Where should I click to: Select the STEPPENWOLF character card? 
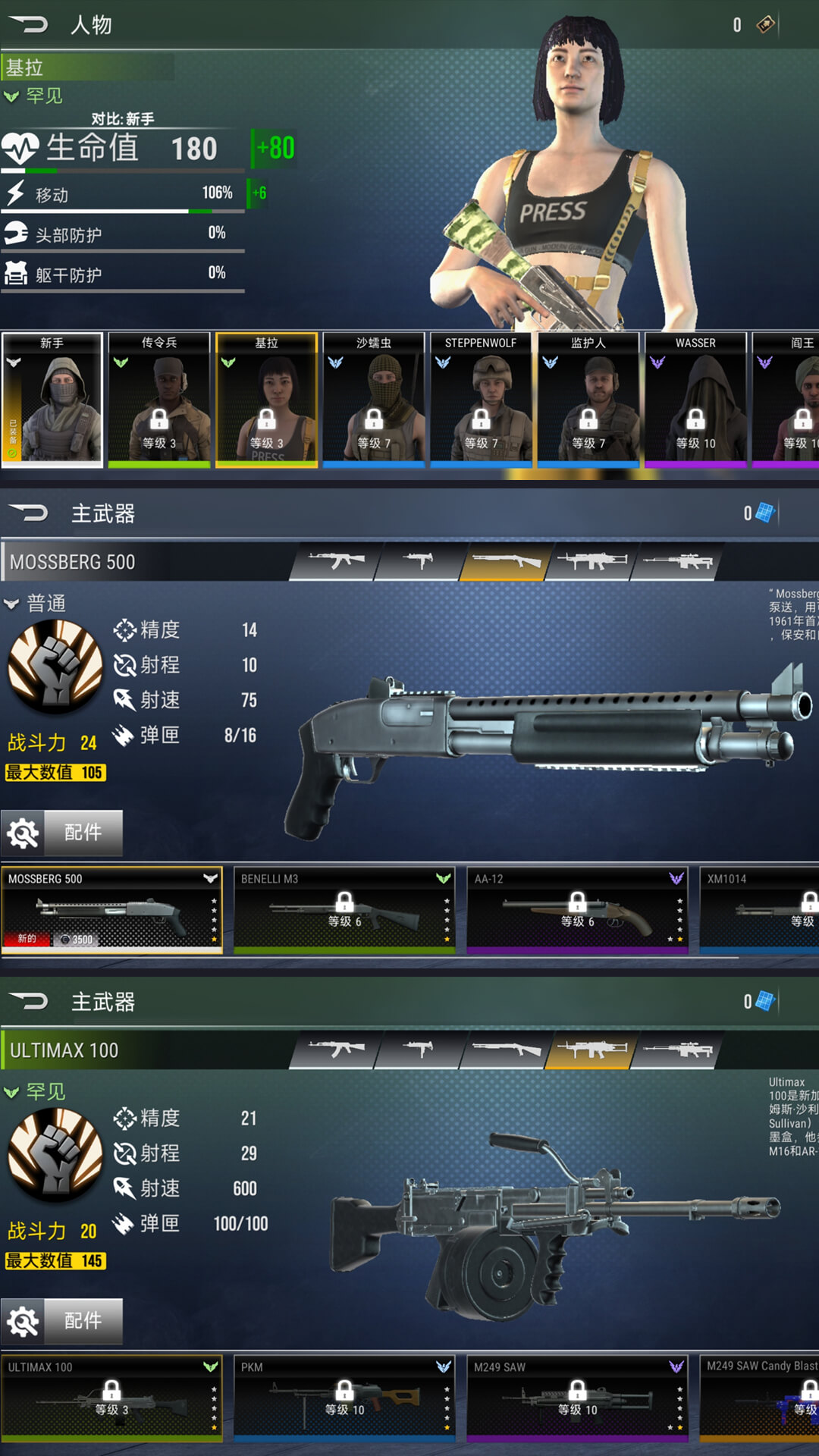481,400
